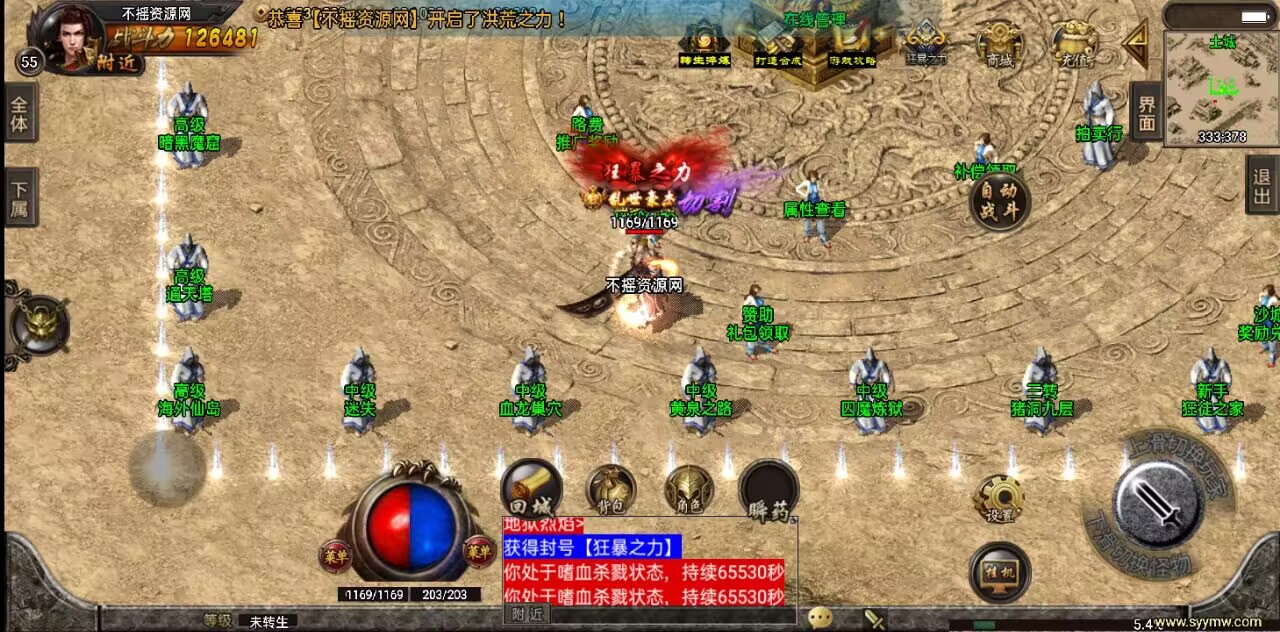The image size is (1280, 632).
Task: Open the 背包 backpack
Action: (610, 490)
